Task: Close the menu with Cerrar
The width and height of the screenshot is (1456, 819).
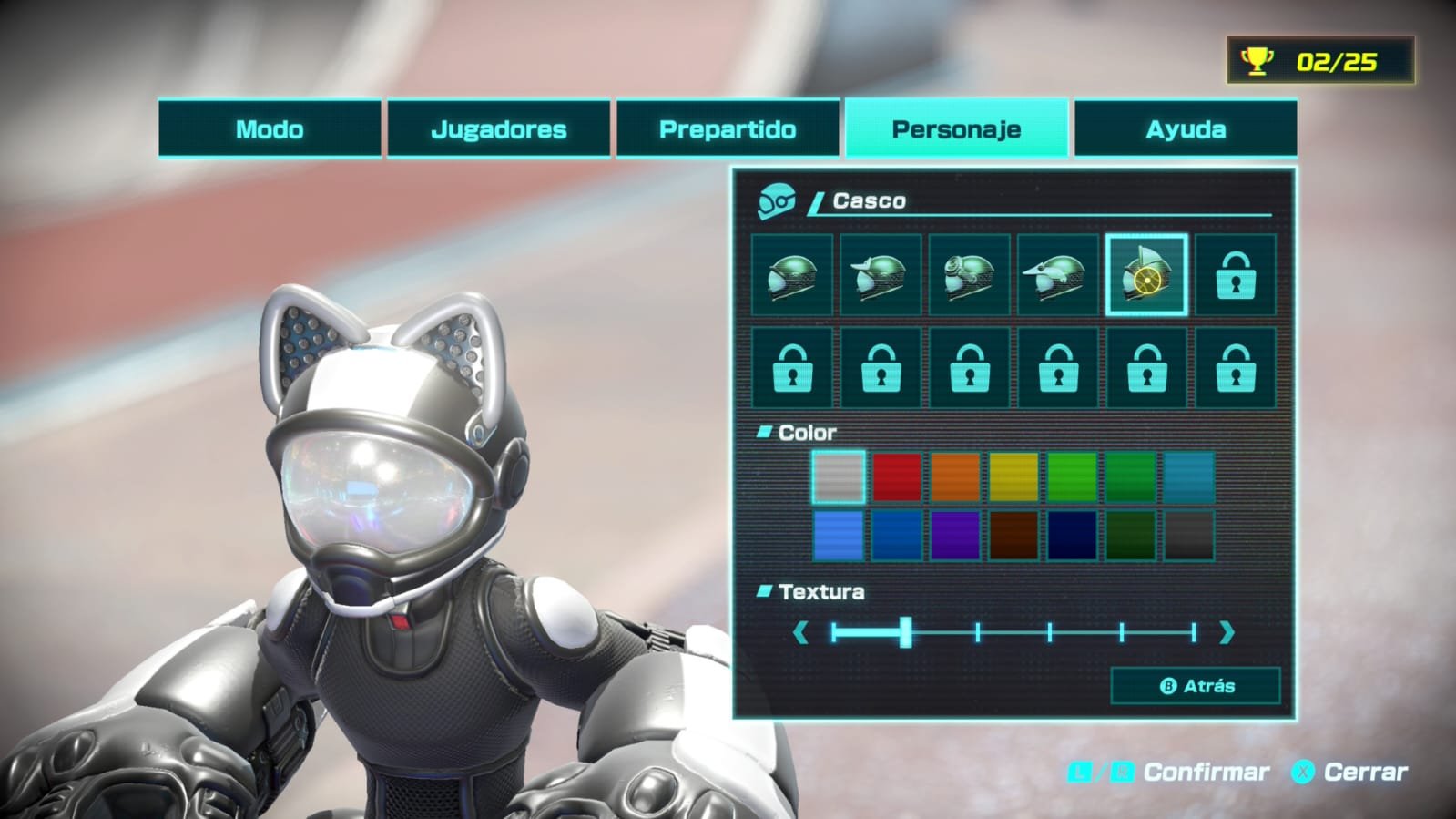Action: point(1350,773)
